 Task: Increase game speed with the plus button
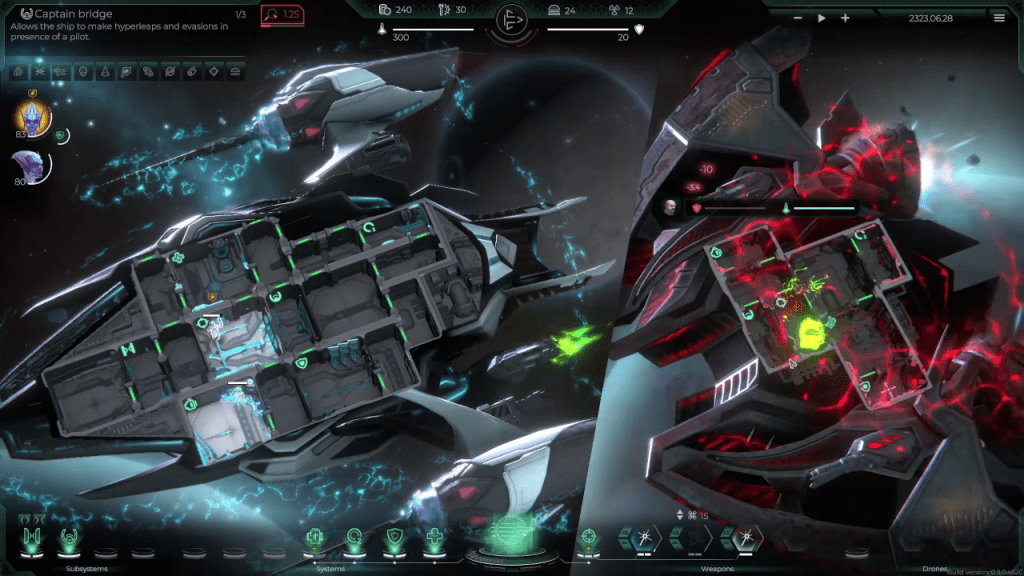tap(845, 18)
